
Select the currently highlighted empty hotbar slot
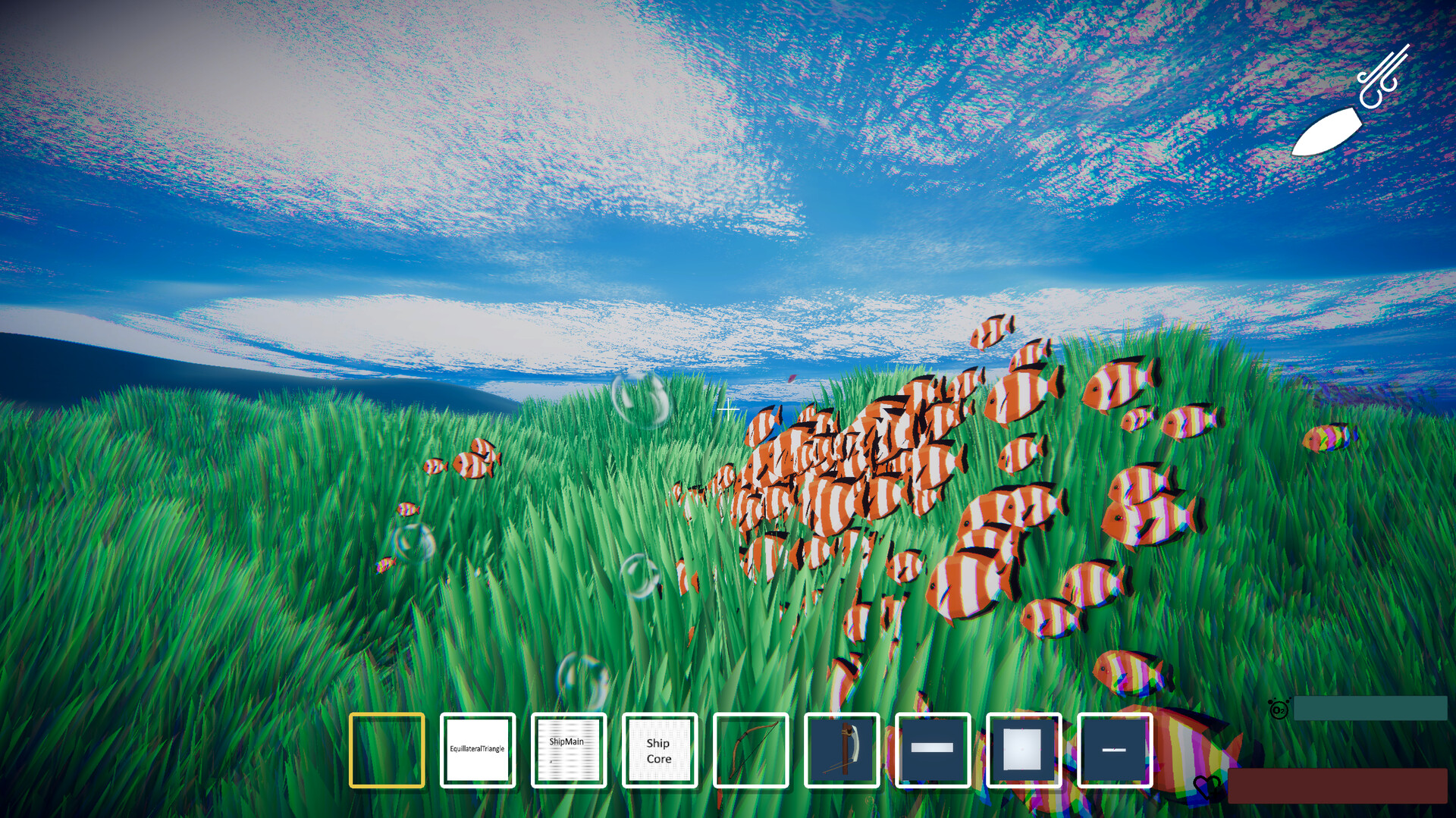click(387, 751)
